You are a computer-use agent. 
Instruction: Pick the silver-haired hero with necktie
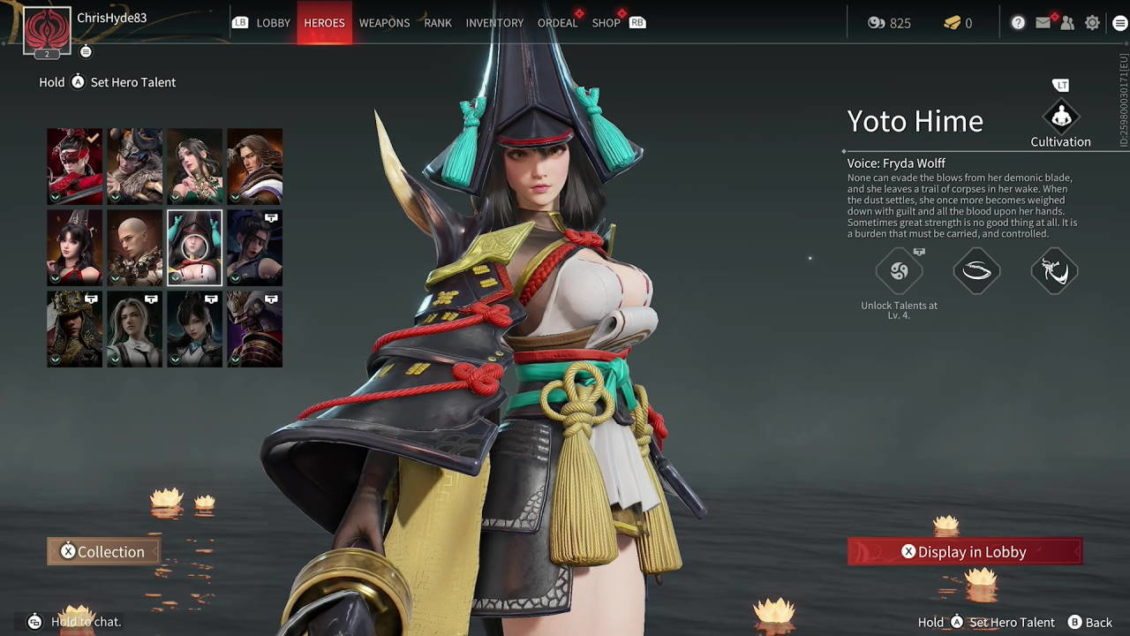(x=135, y=328)
